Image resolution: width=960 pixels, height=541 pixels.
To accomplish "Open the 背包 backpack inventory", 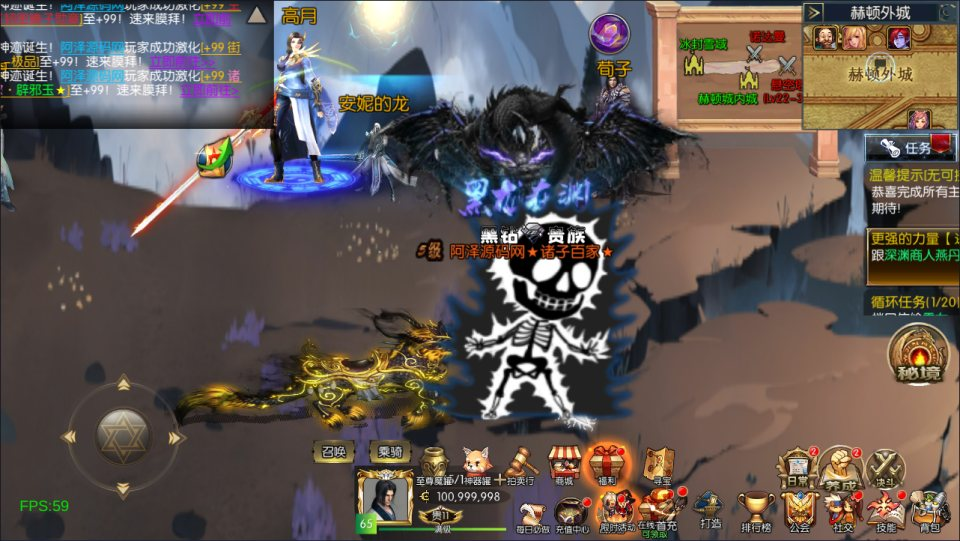I will [x=931, y=511].
